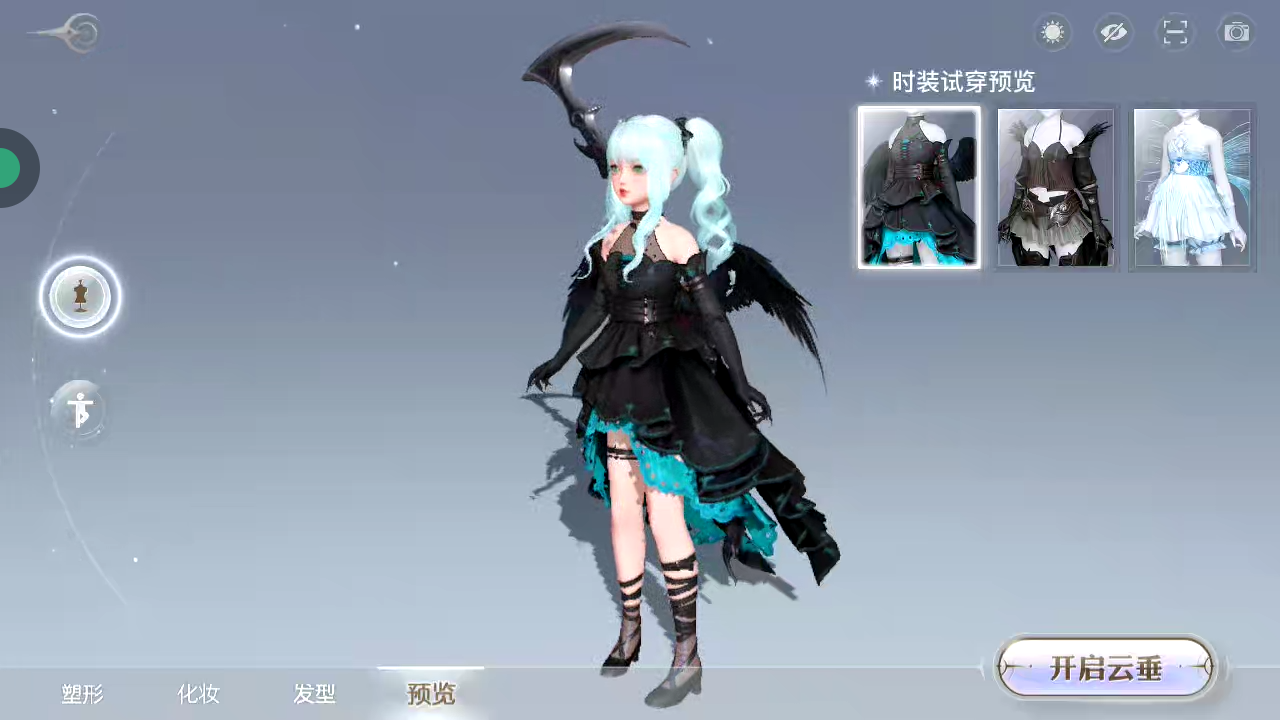This screenshot has width=1280, height=720.
Task: Toggle the eye icon to hide the interface
Action: pos(1114,32)
